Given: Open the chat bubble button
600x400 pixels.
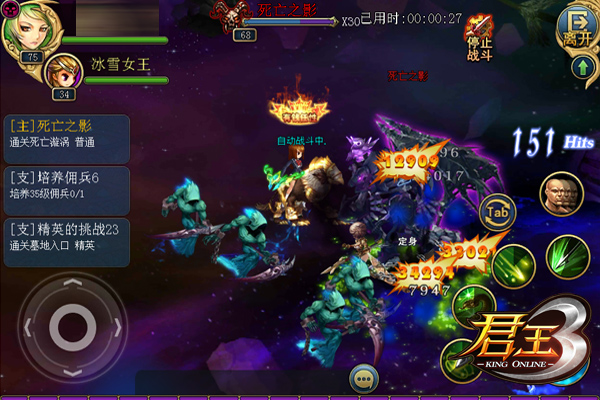Looking at the screenshot, I should coord(363,379).
